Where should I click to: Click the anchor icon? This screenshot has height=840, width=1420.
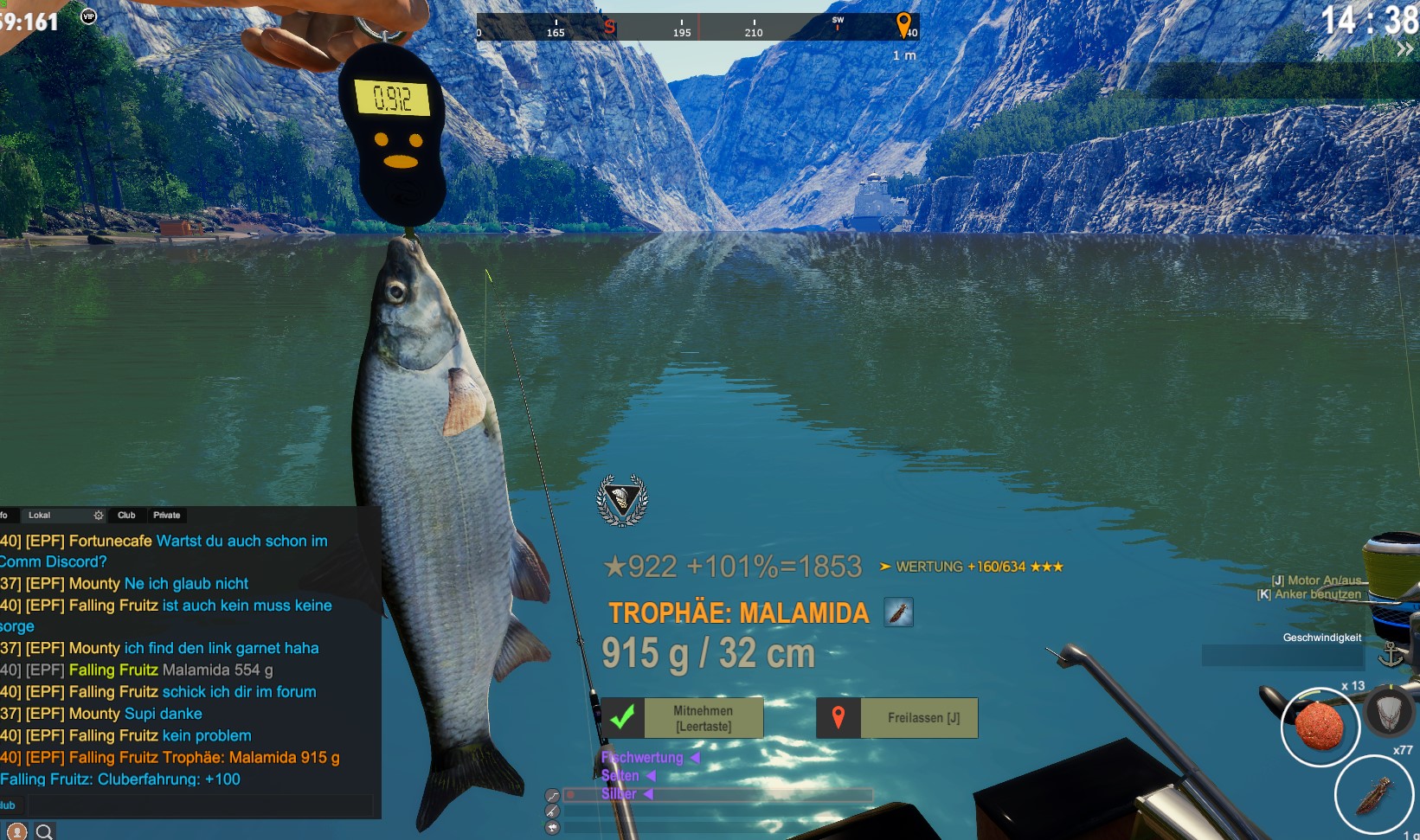tap(1391, 655)
